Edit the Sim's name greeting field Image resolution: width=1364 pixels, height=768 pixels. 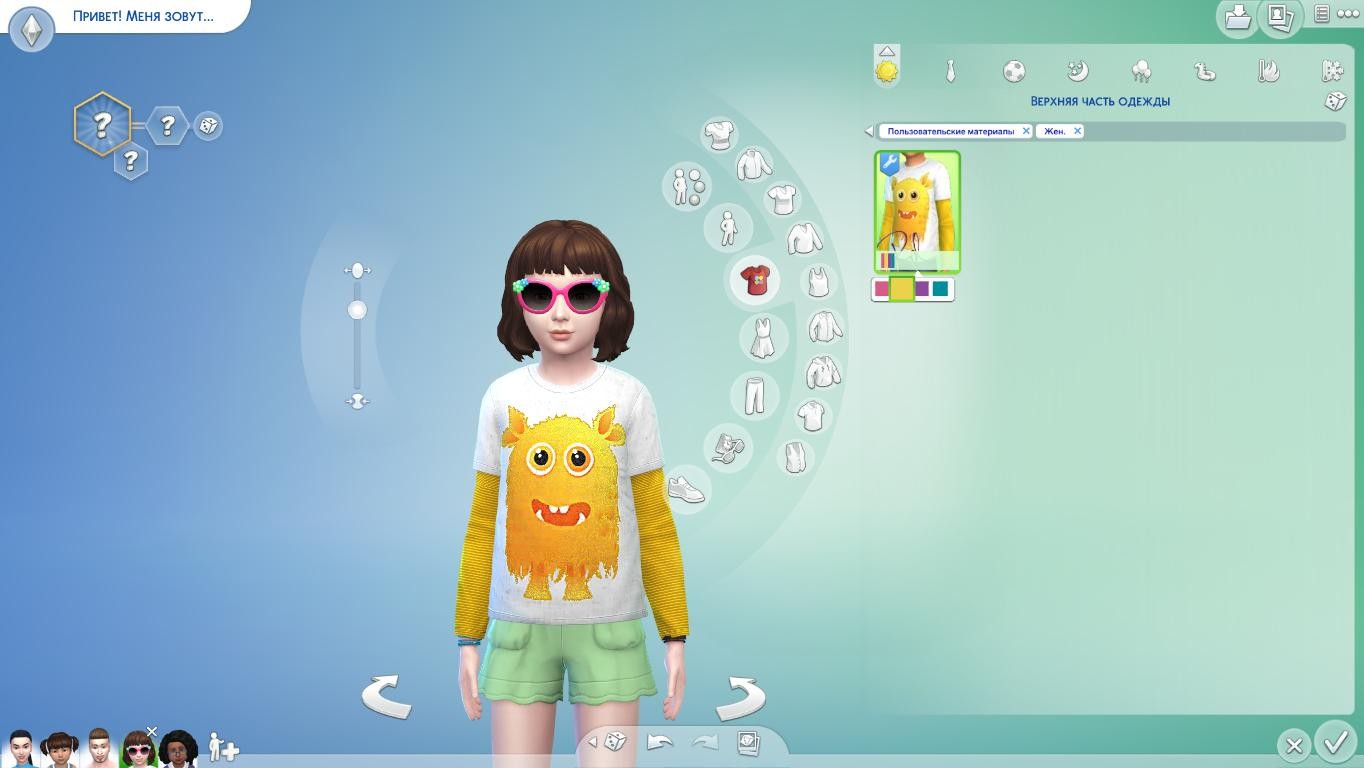tap(143, 16)
